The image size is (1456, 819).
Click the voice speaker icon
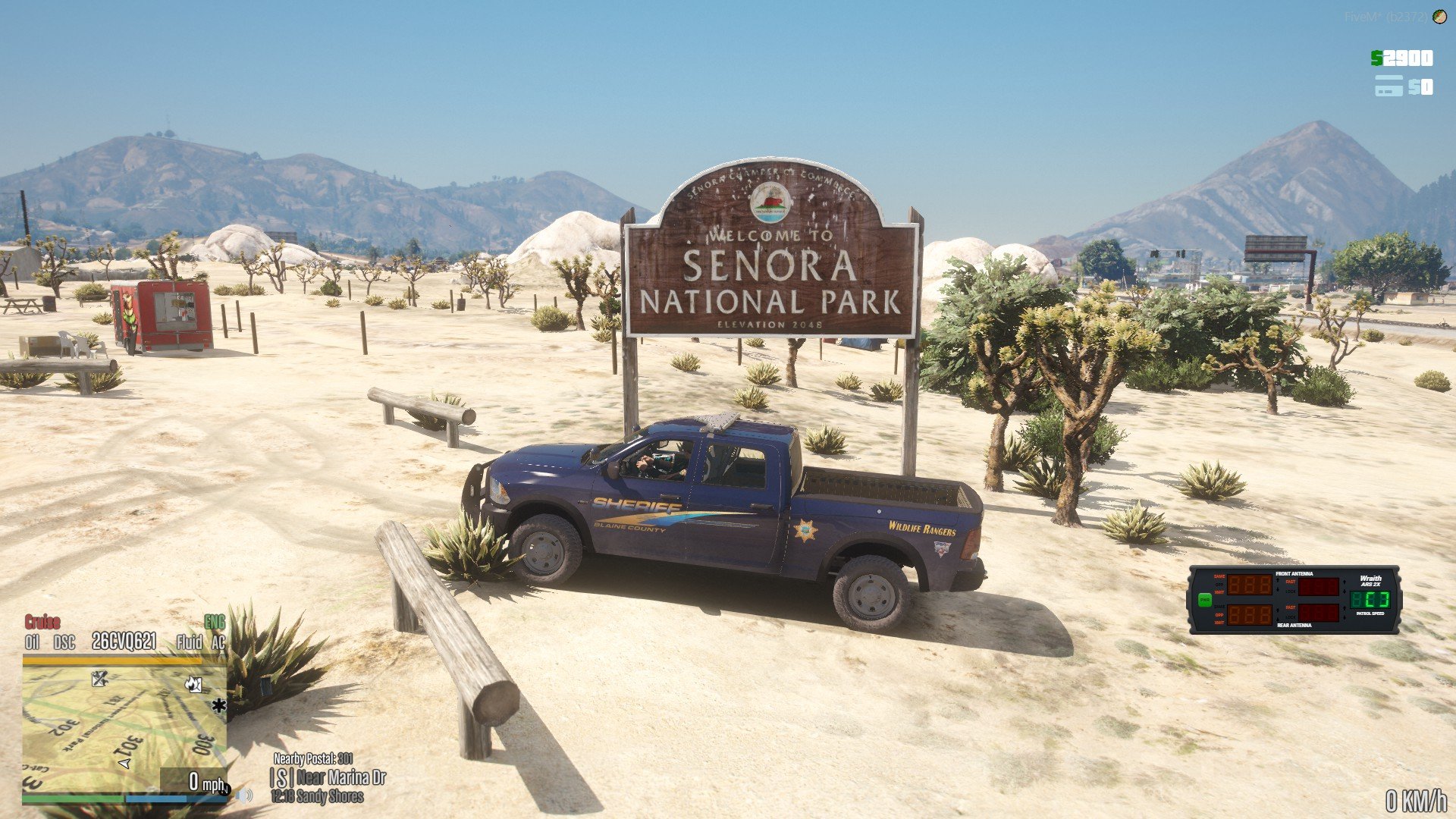point(244,795)
